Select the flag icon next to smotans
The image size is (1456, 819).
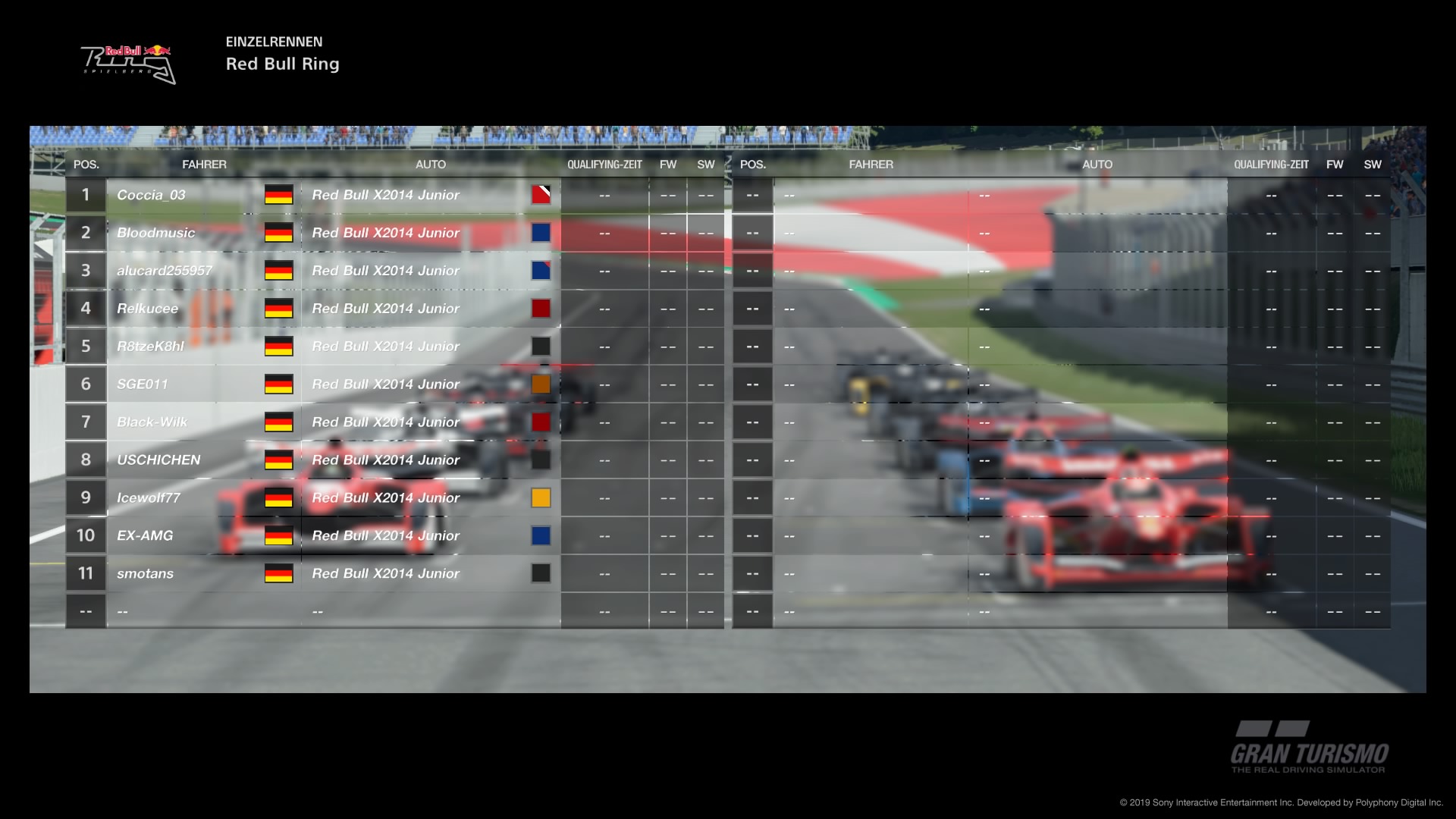(279, 573)
